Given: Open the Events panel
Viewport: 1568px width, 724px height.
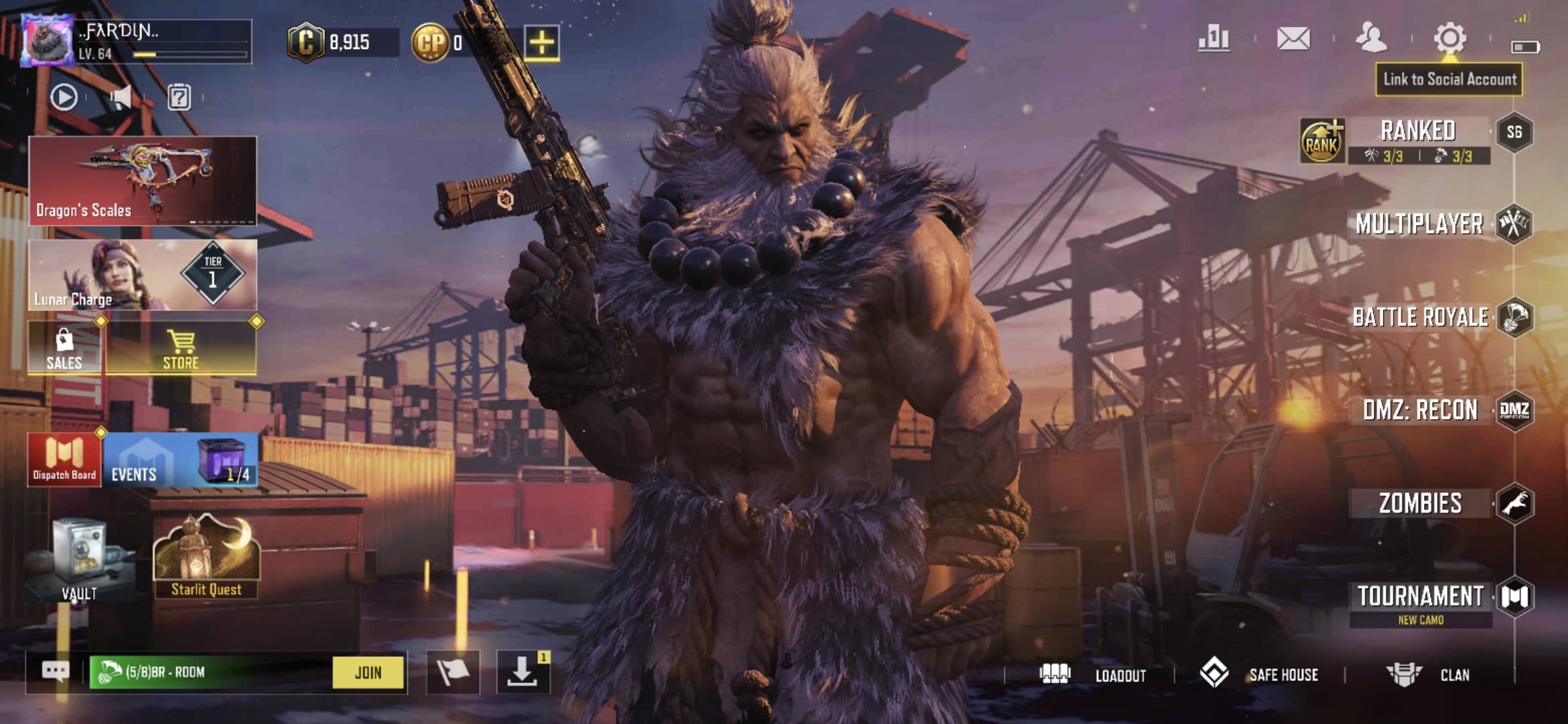Looking at the screenshot, I should pos(180,461).
